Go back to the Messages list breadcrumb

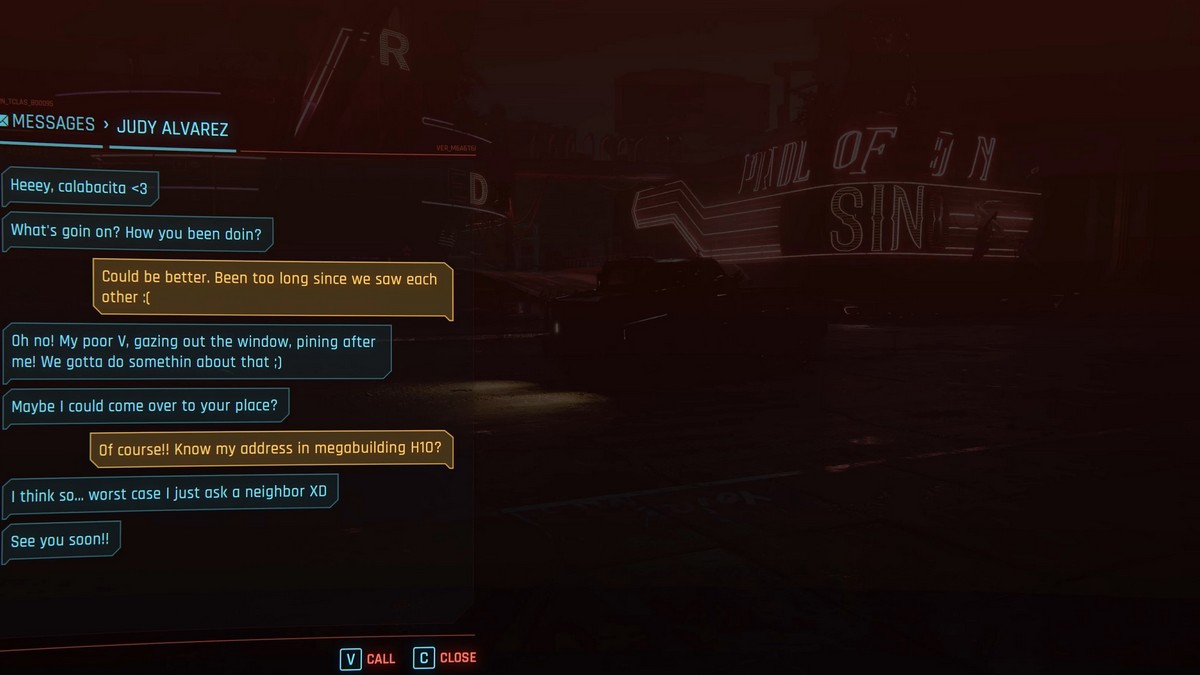pyautogui.click(x=53, y=123)
